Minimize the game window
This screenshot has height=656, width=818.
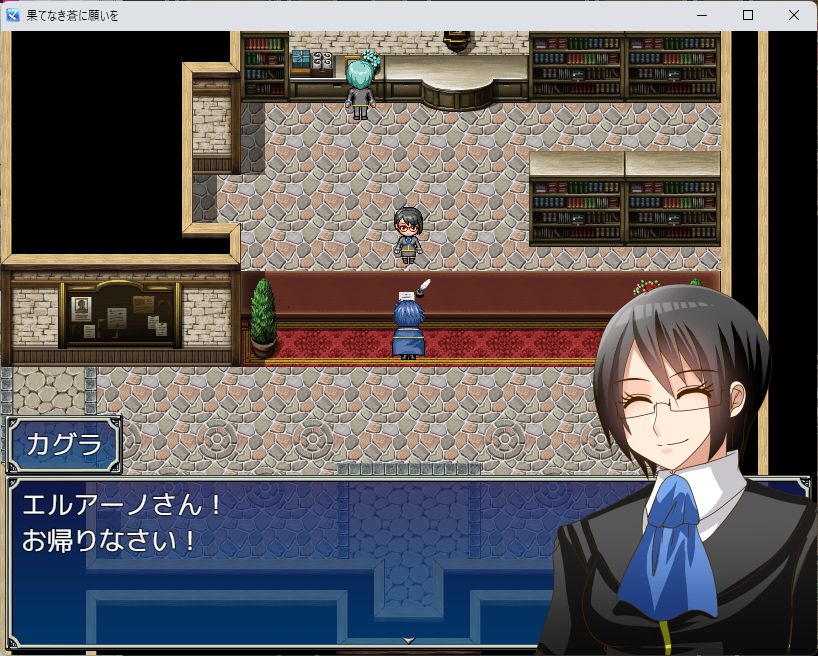coord(702,15)
